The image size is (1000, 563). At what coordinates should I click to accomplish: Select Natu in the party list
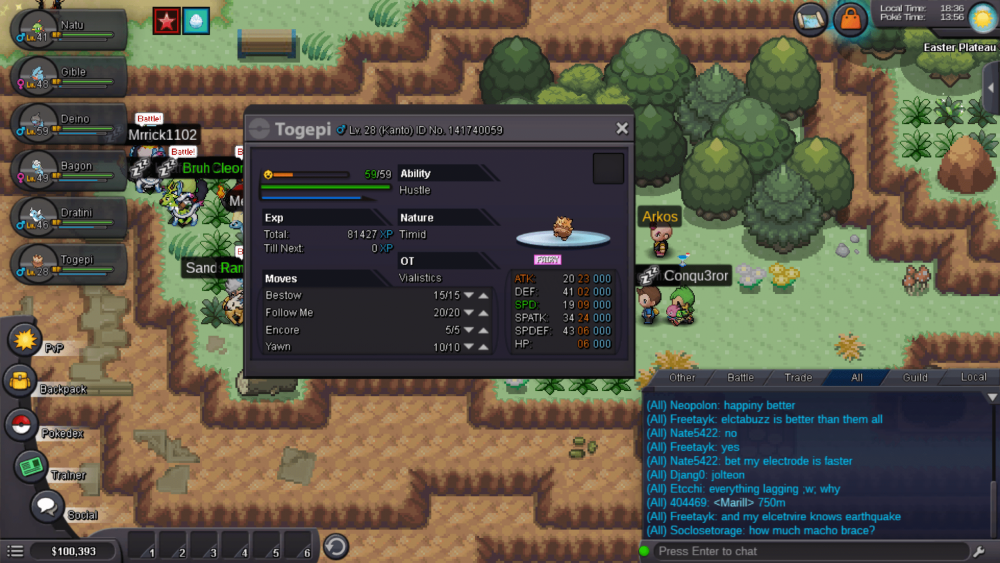click(x=67, y=30)
